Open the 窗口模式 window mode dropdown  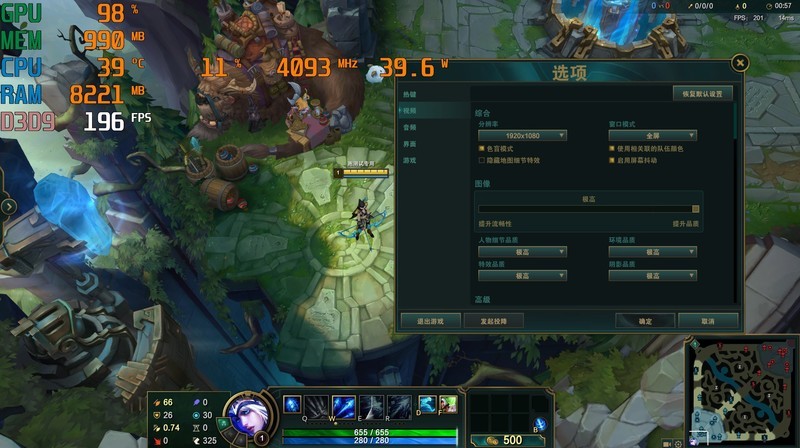click(652, 135)
